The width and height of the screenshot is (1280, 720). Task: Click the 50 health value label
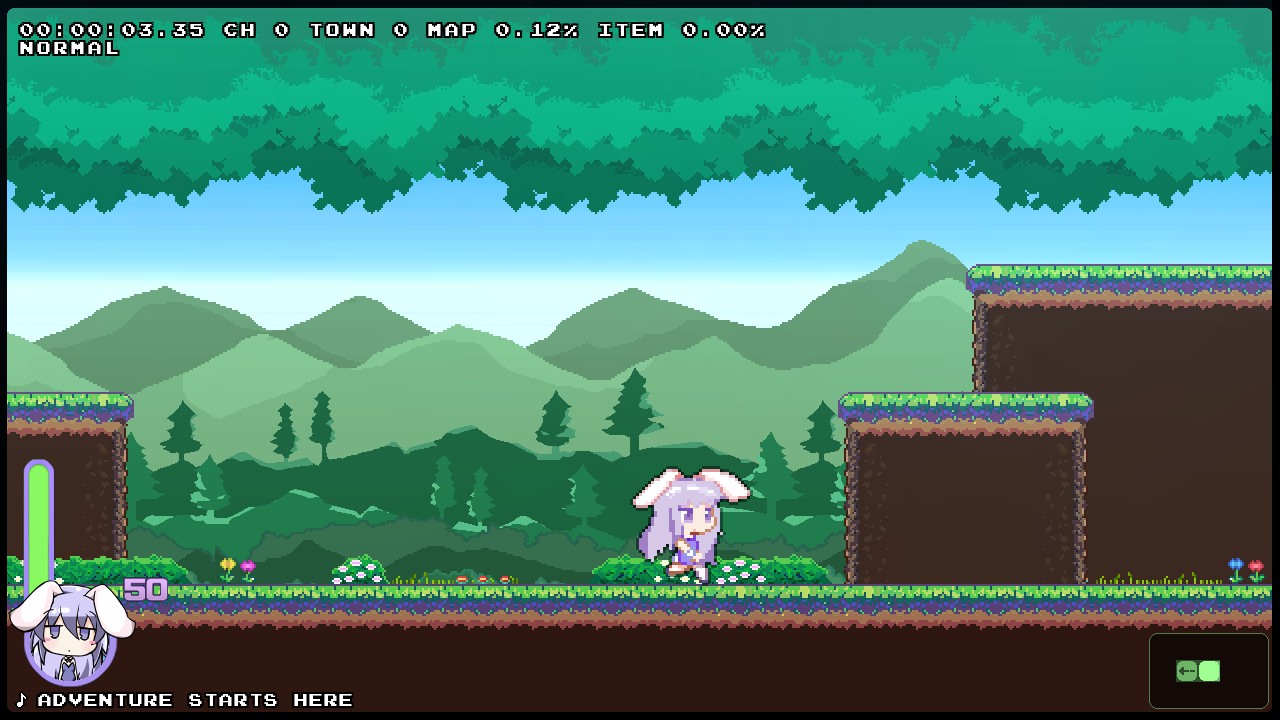pos(148,589)
